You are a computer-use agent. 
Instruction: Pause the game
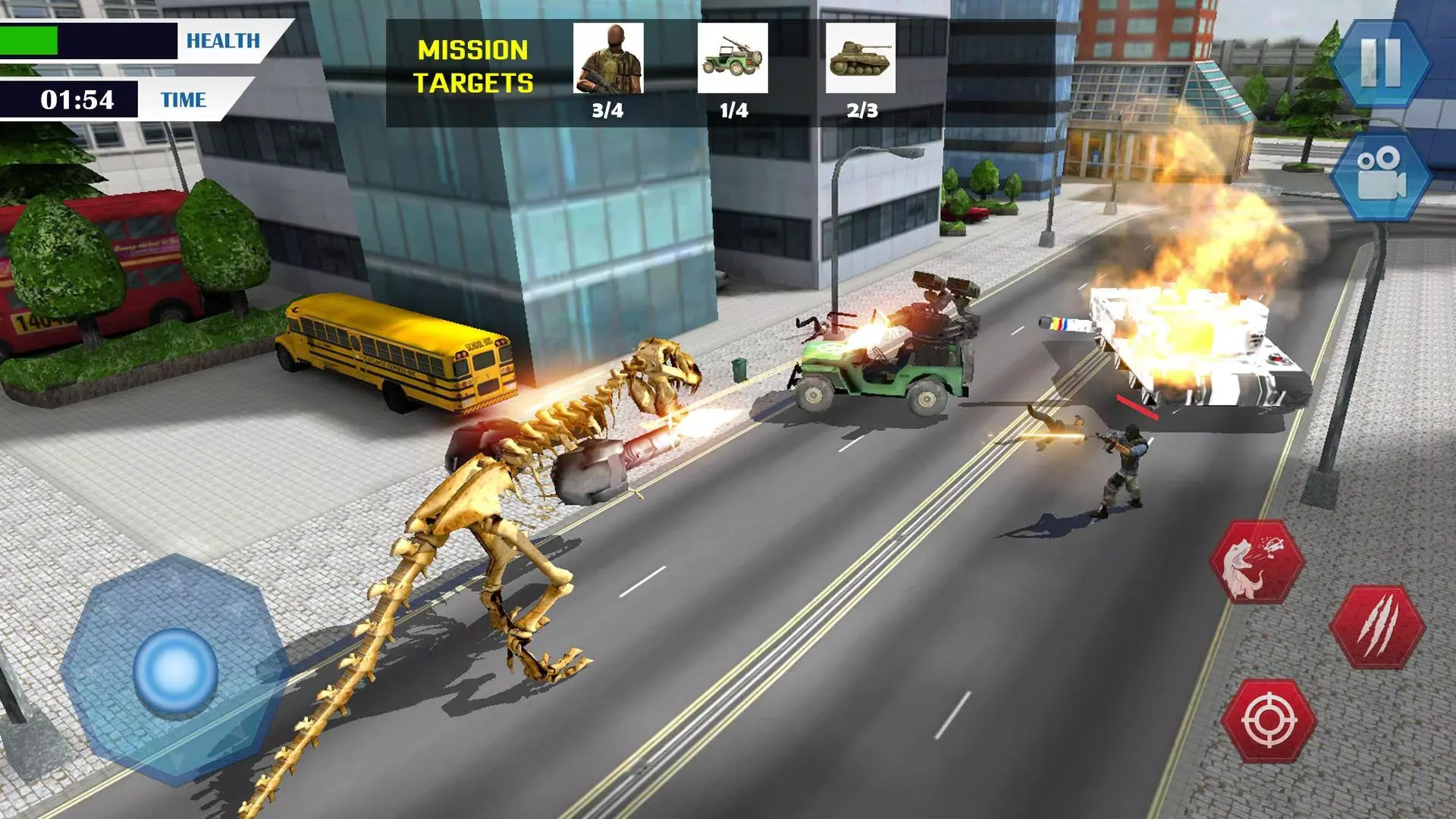[1380, 62]
